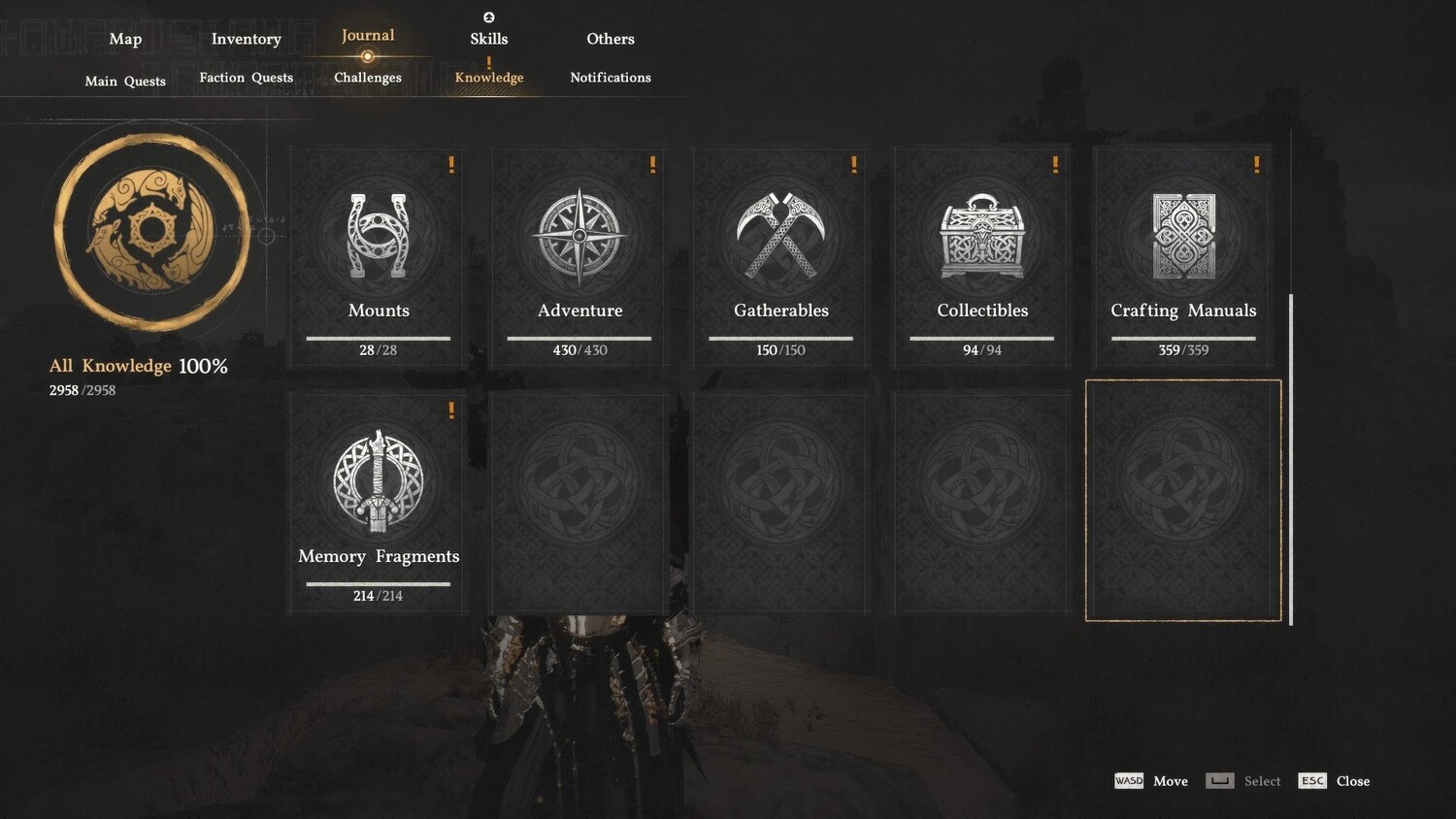This screenshot has width=1456, height=819.
Task: Go to the Skills tab
Action: pos(488,39)
